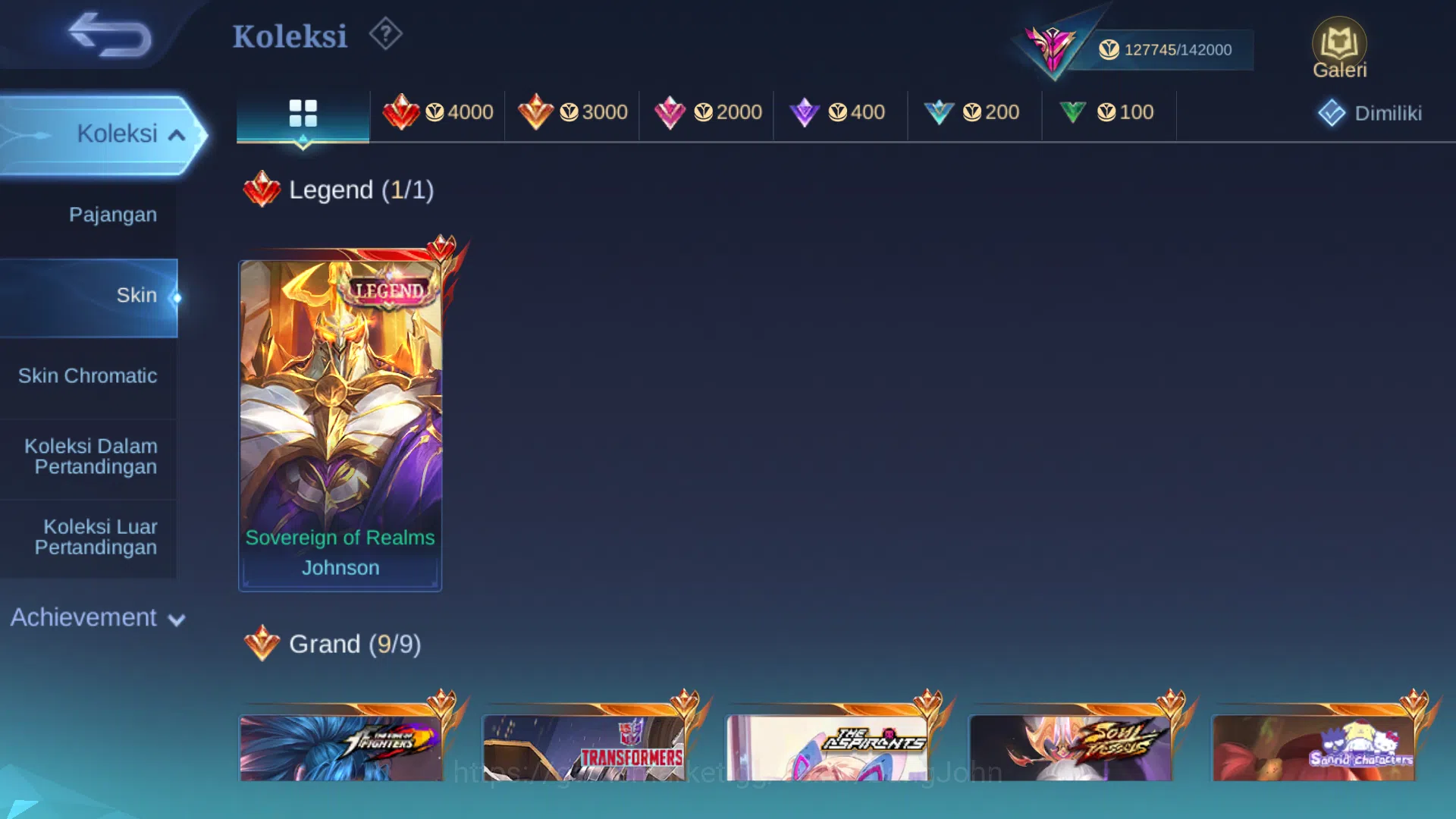
Task: Open the collection emblem progress counter
Action: (1168, 49)
